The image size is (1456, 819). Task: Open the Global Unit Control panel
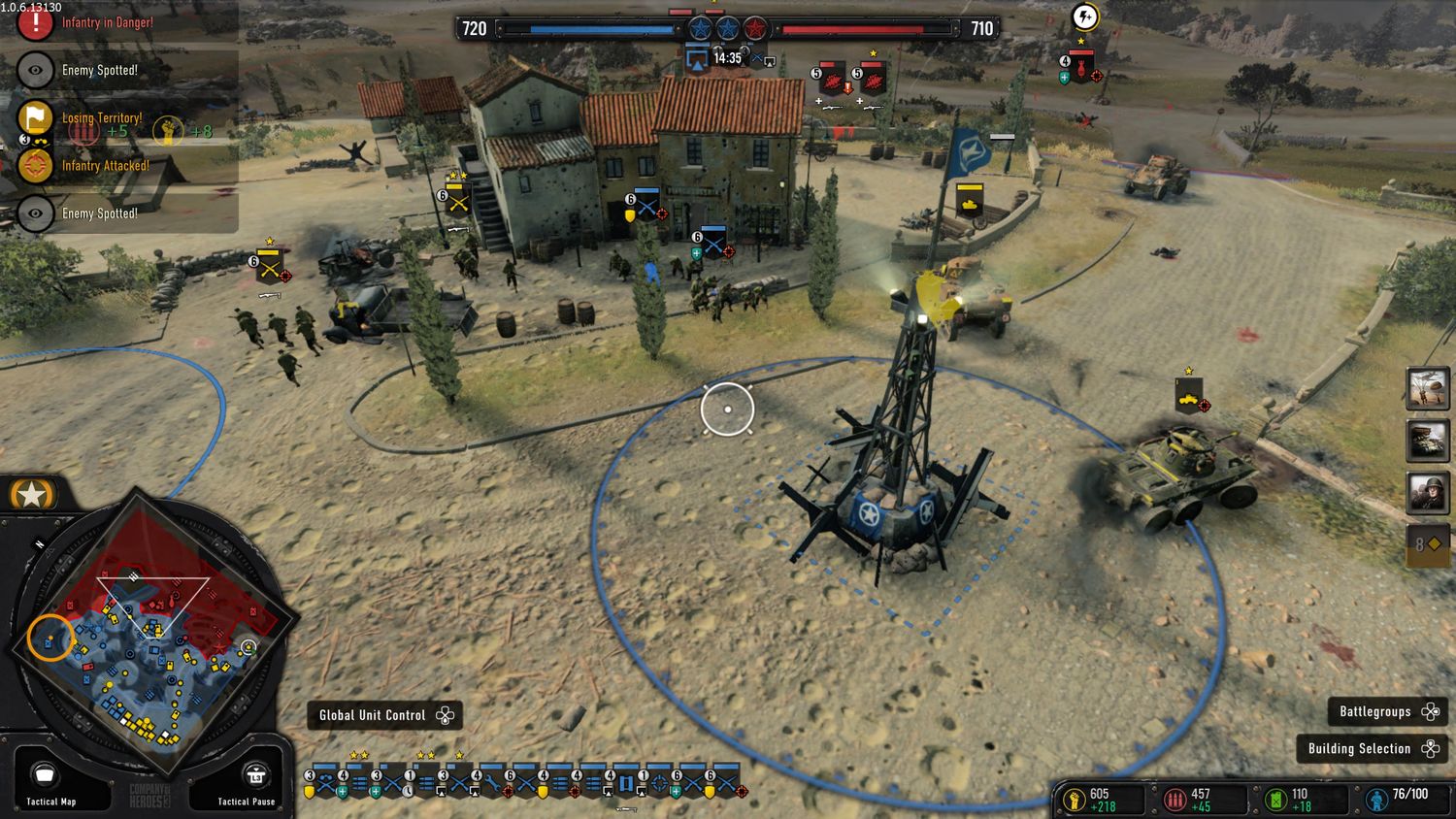tap(383, 715)
